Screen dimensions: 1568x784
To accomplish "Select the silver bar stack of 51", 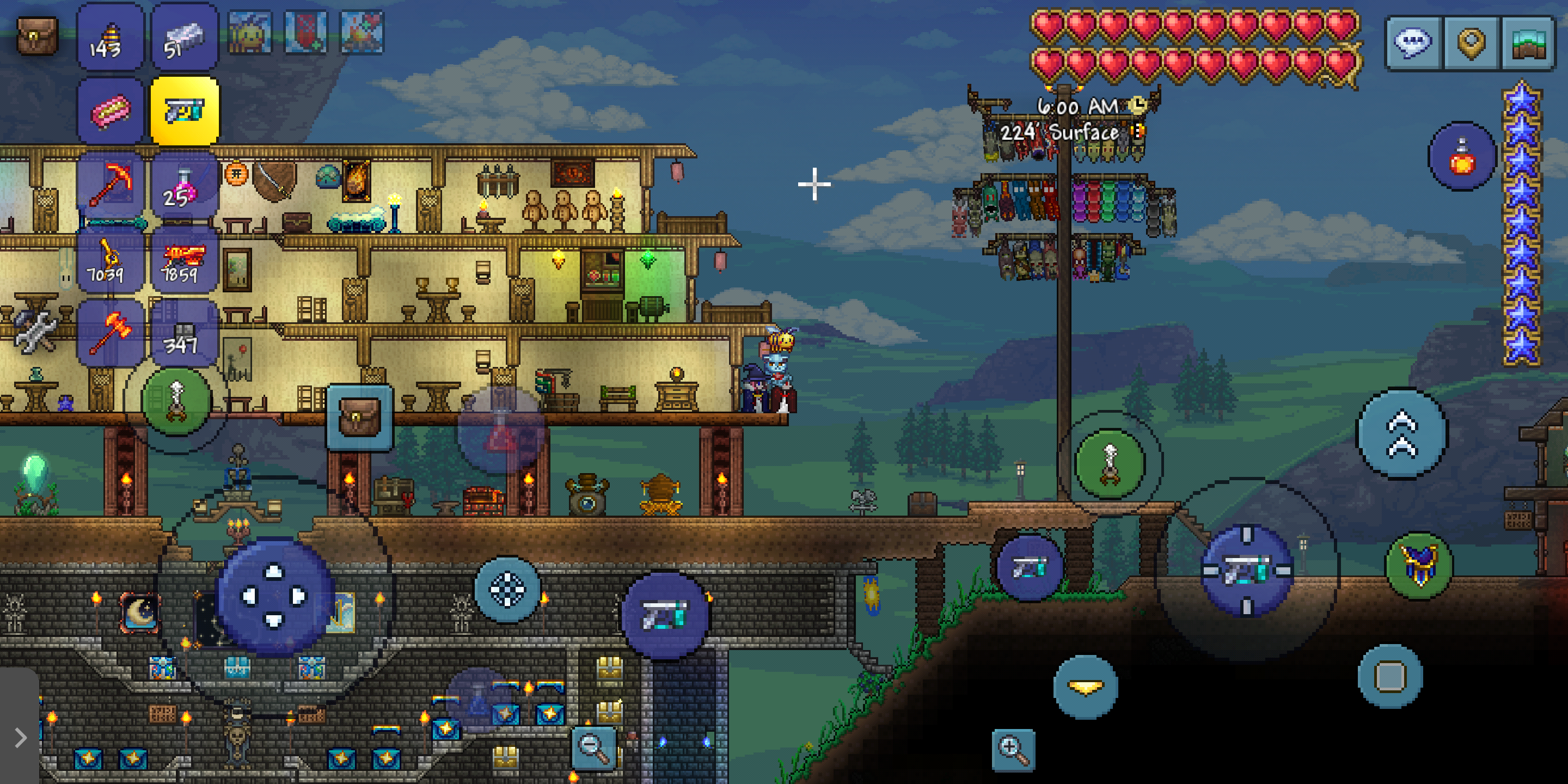I will point(185,38).
